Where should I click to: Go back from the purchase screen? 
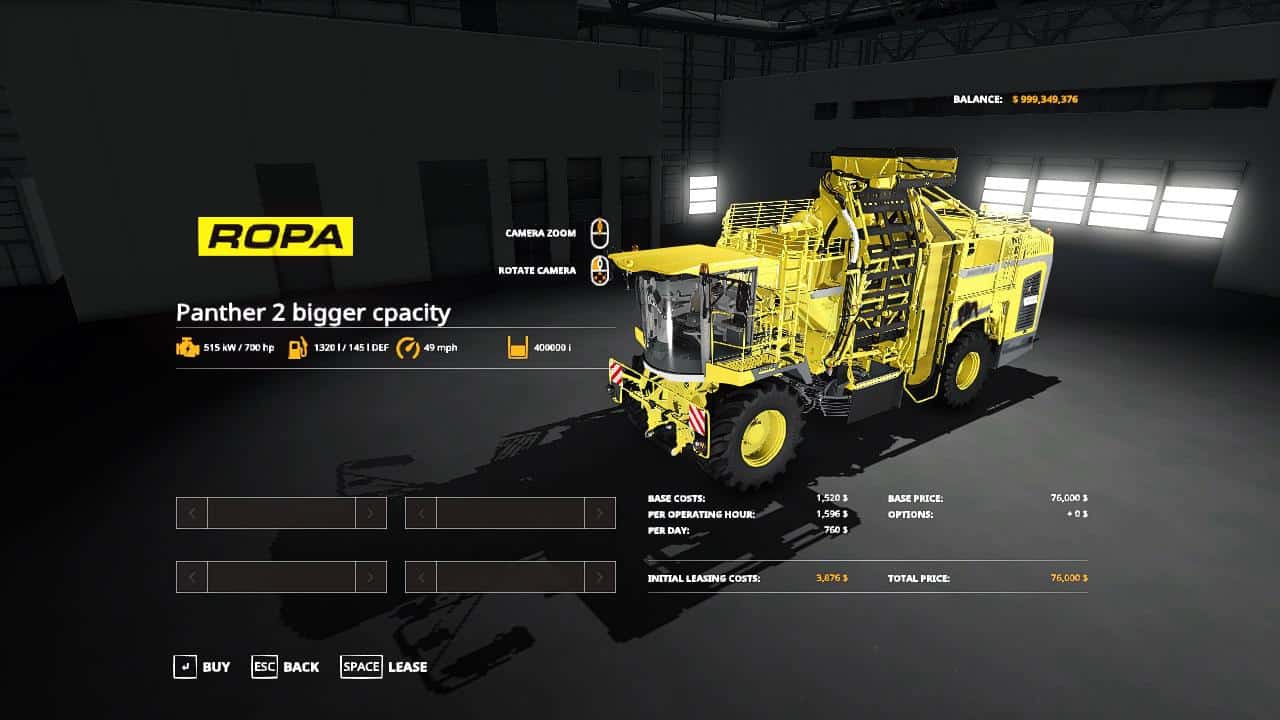coord(286,667)
